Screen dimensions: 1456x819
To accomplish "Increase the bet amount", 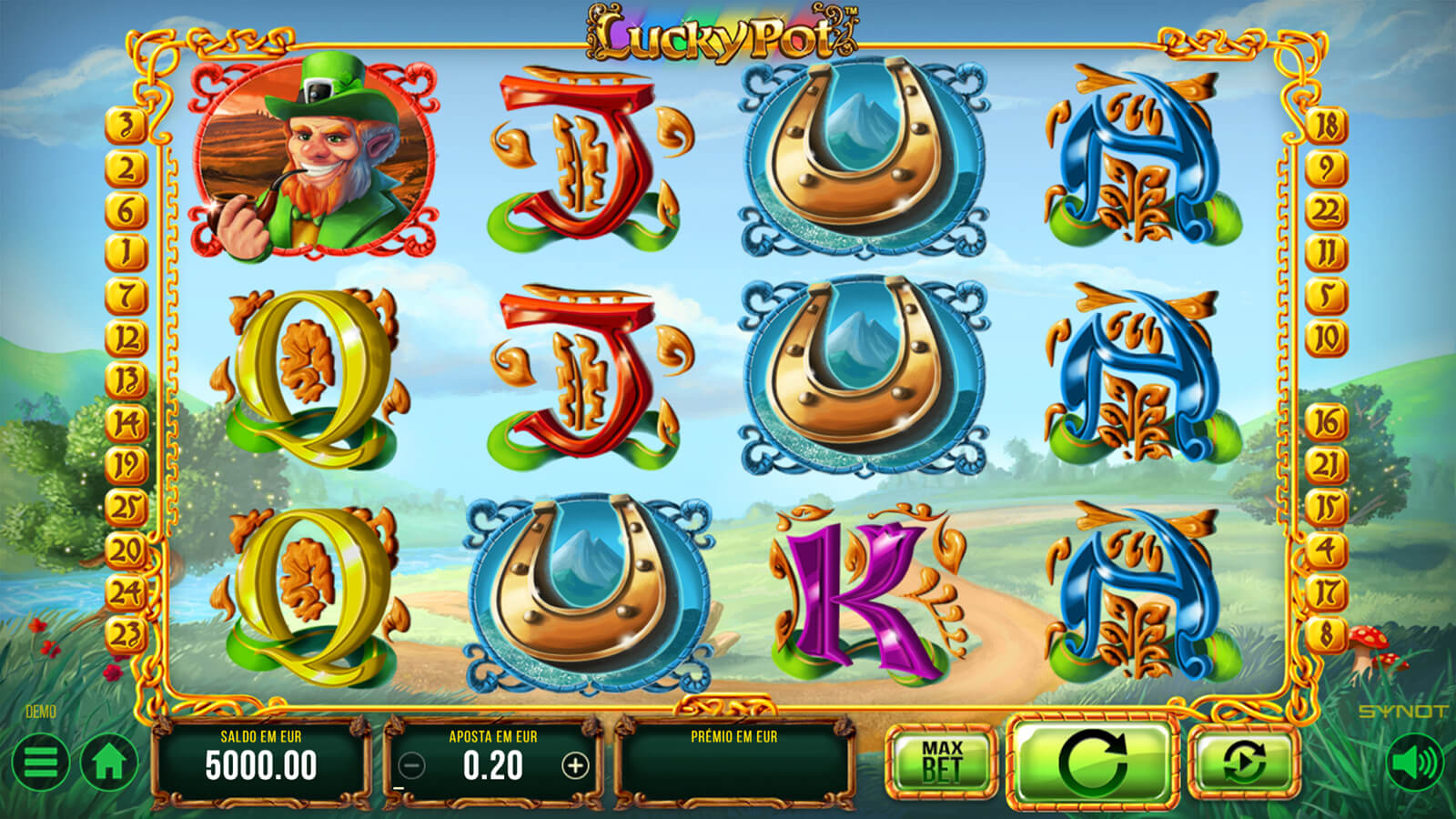I will (575, 766).
